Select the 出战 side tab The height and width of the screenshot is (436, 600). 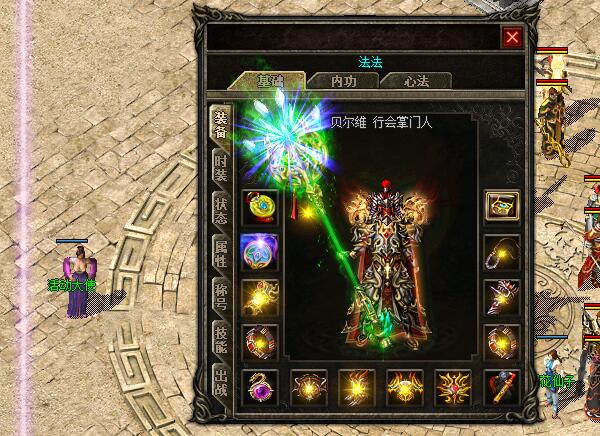(220, 384)
